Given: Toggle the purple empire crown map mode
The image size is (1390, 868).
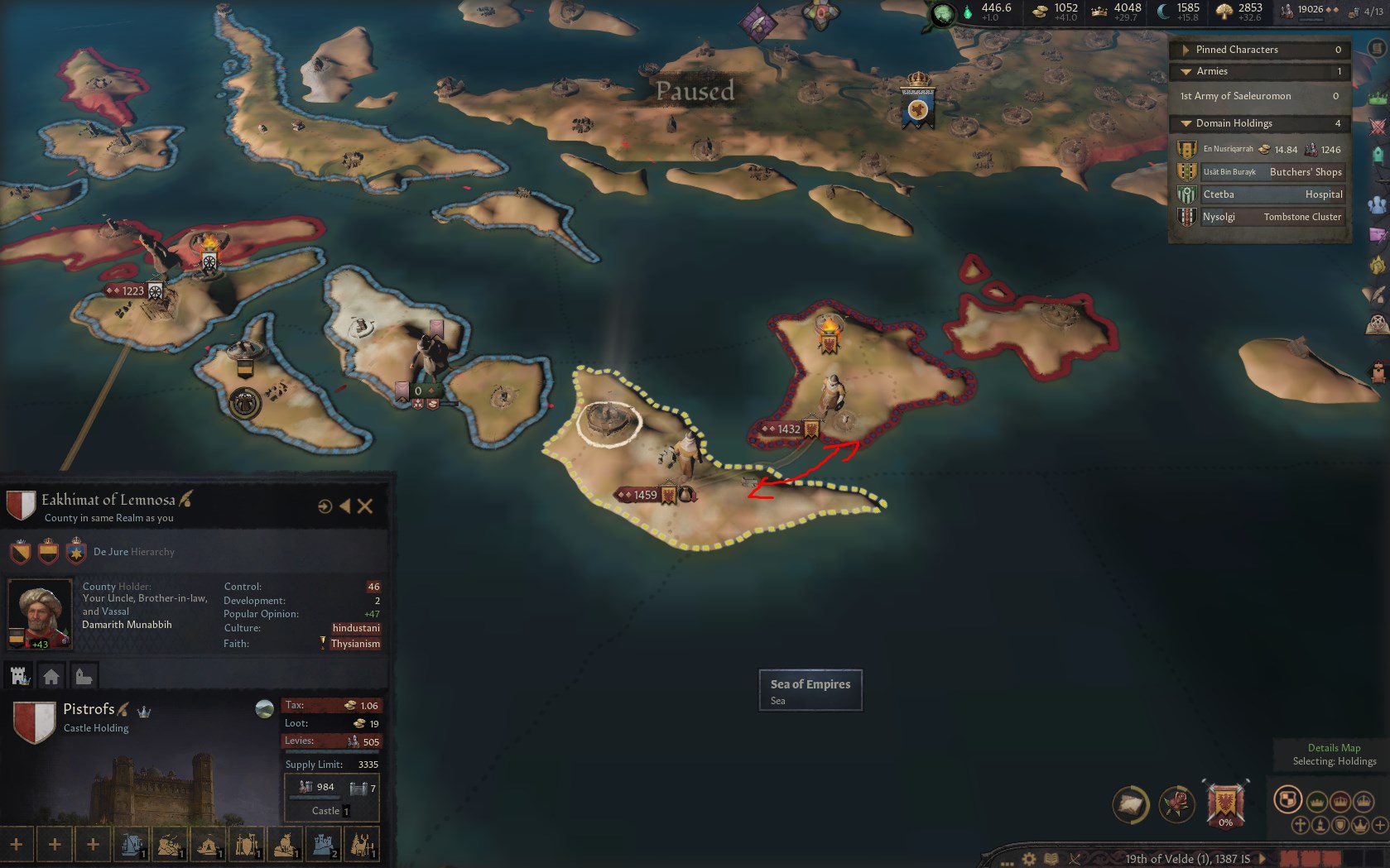Looking at the screenshot, I should (x=1362, y=802).
